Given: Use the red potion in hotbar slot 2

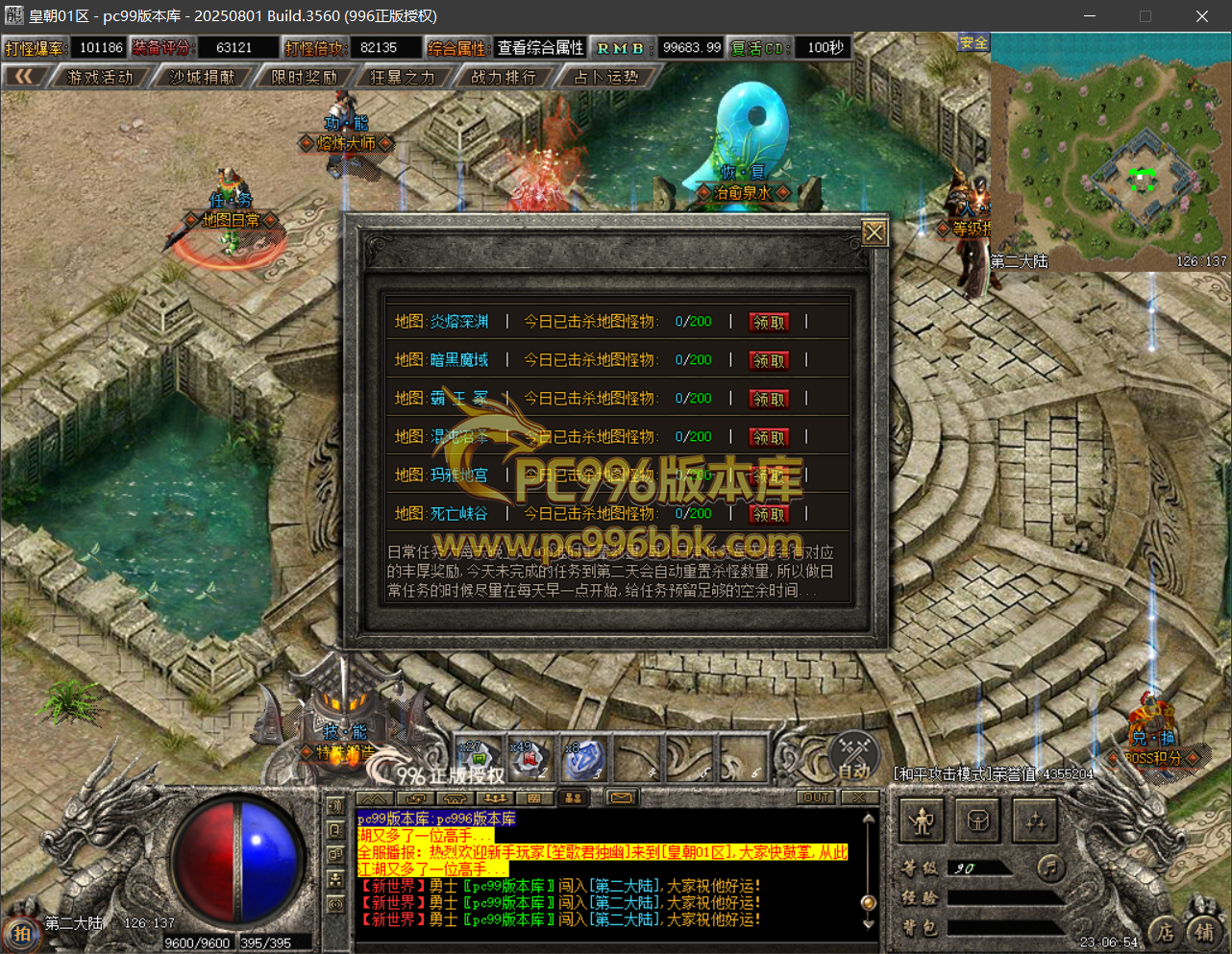Looking at the screenshot, I should 528,760.
